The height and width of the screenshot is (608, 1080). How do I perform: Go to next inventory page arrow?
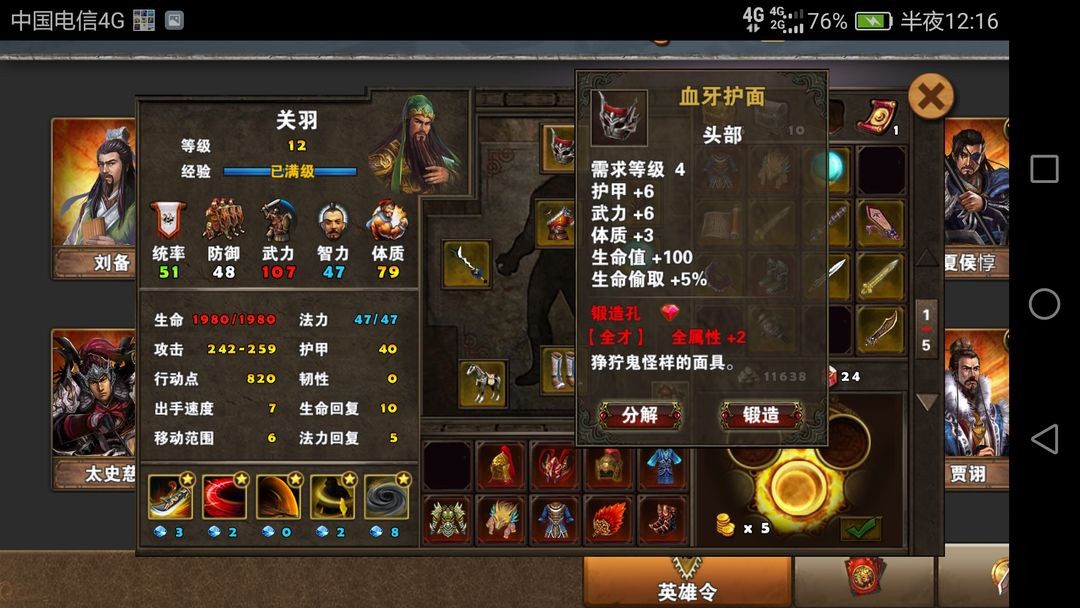coord(927,402)
